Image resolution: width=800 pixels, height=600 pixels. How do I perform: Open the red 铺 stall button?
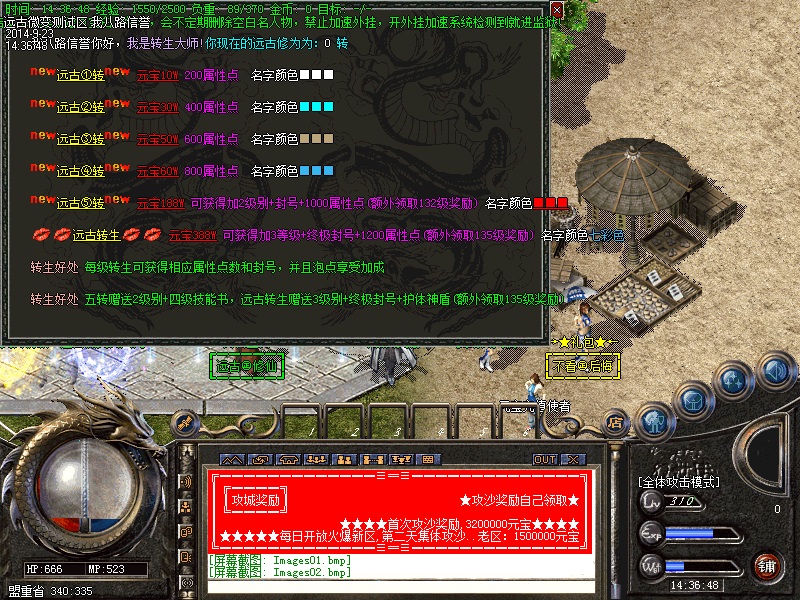[766, 566]
